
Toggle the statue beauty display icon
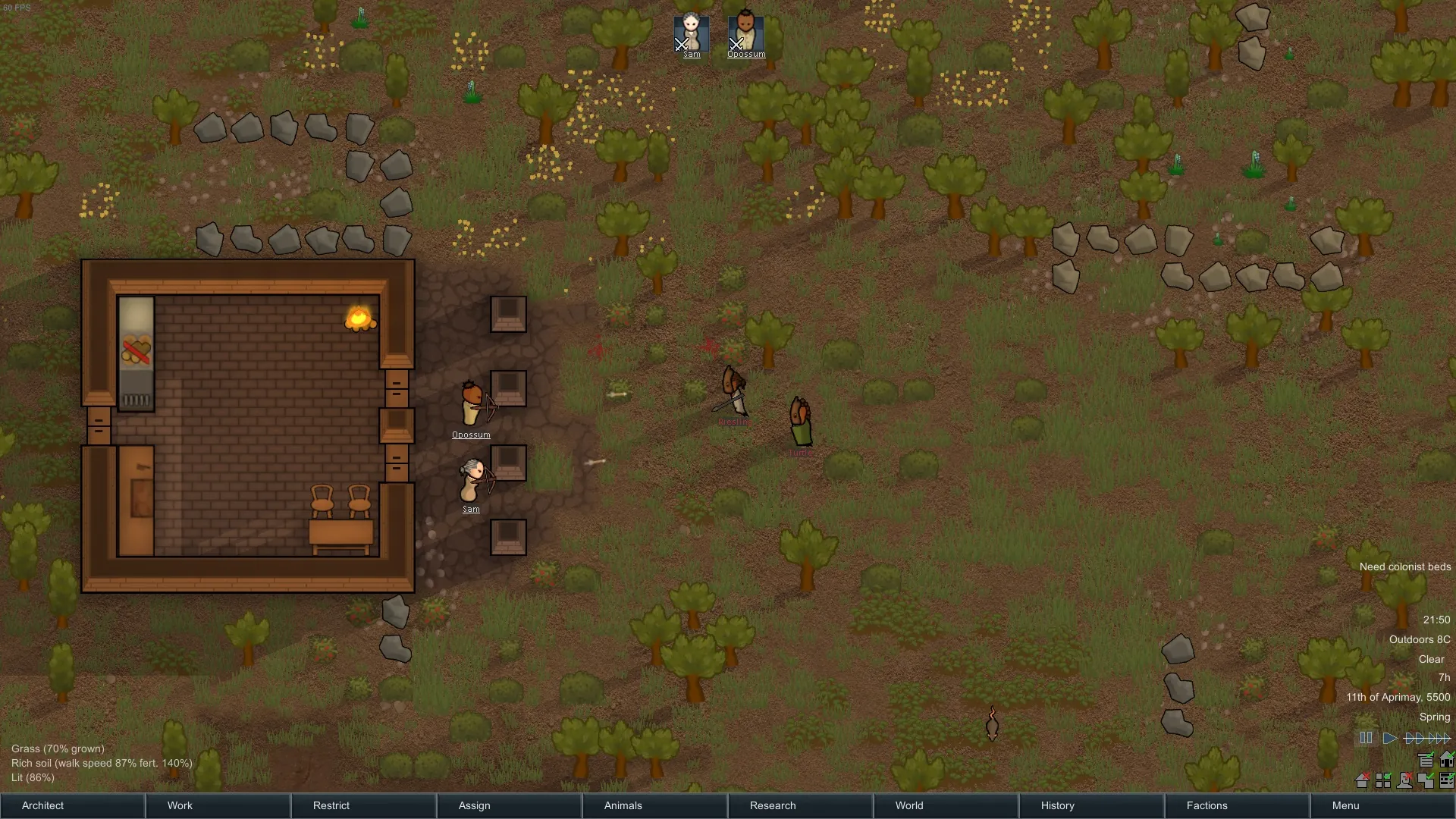click(1404, 780)
